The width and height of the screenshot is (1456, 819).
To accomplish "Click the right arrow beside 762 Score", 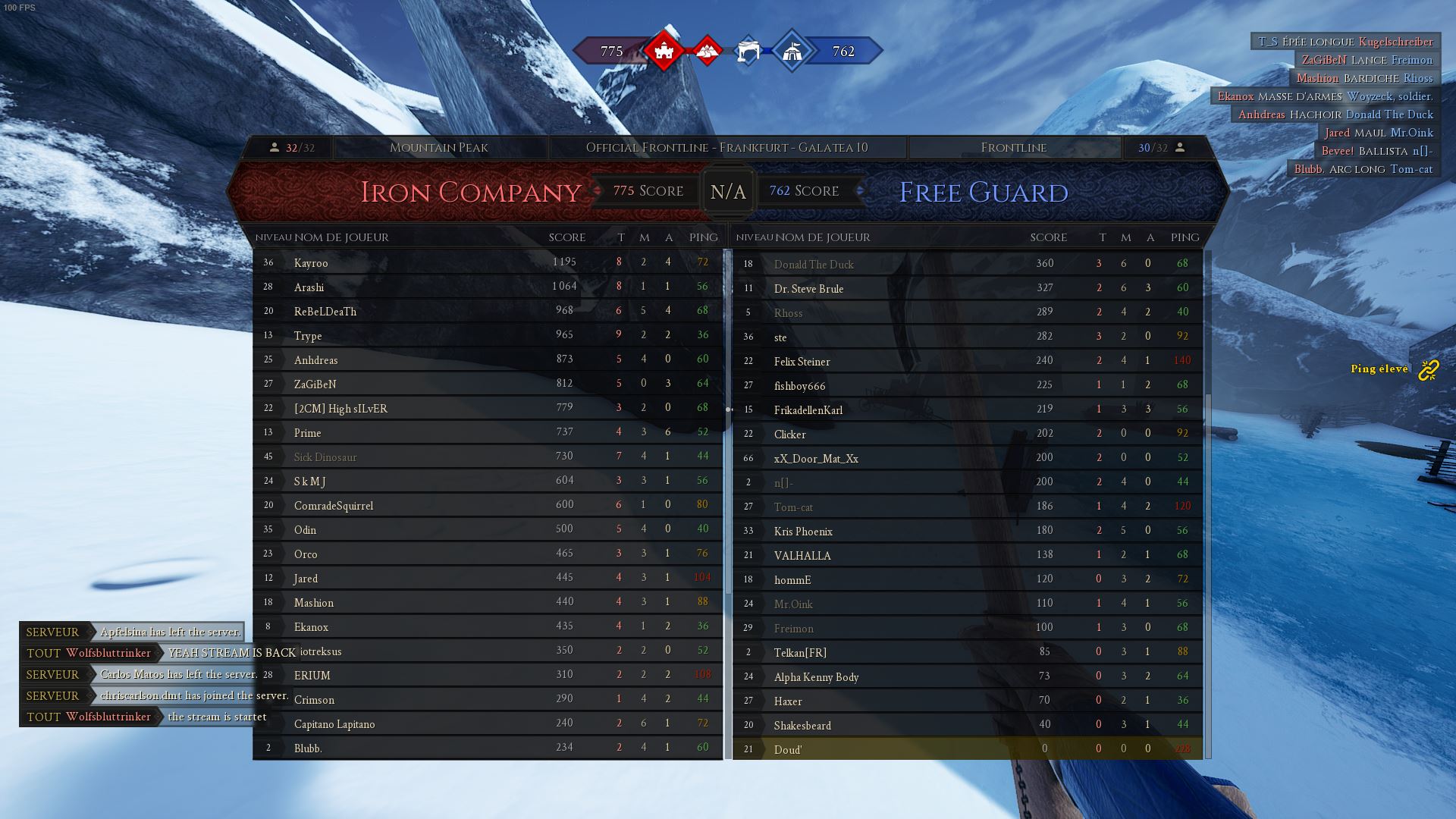I will (x=859, y=191).
